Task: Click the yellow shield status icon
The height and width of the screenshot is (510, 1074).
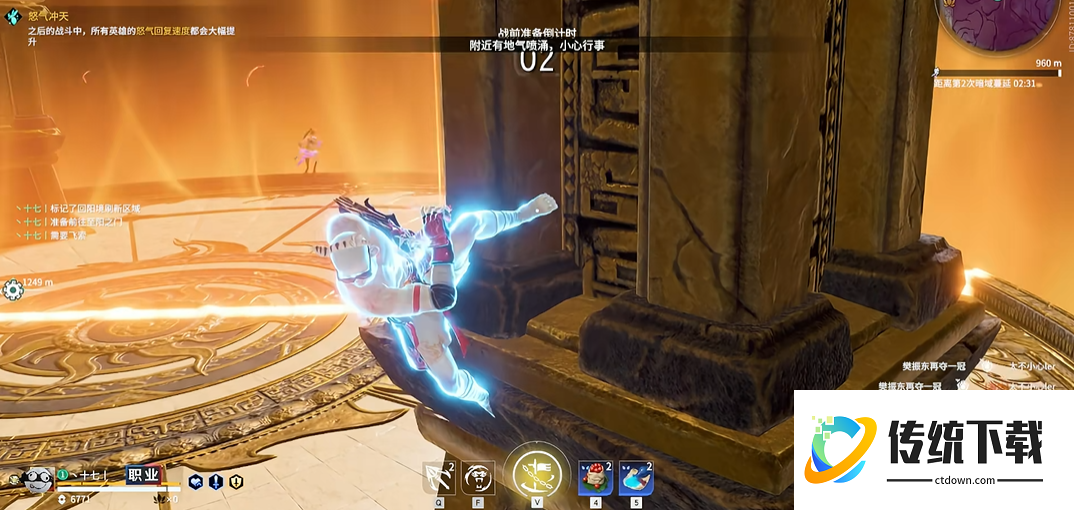Action: (x=236, y=482)
